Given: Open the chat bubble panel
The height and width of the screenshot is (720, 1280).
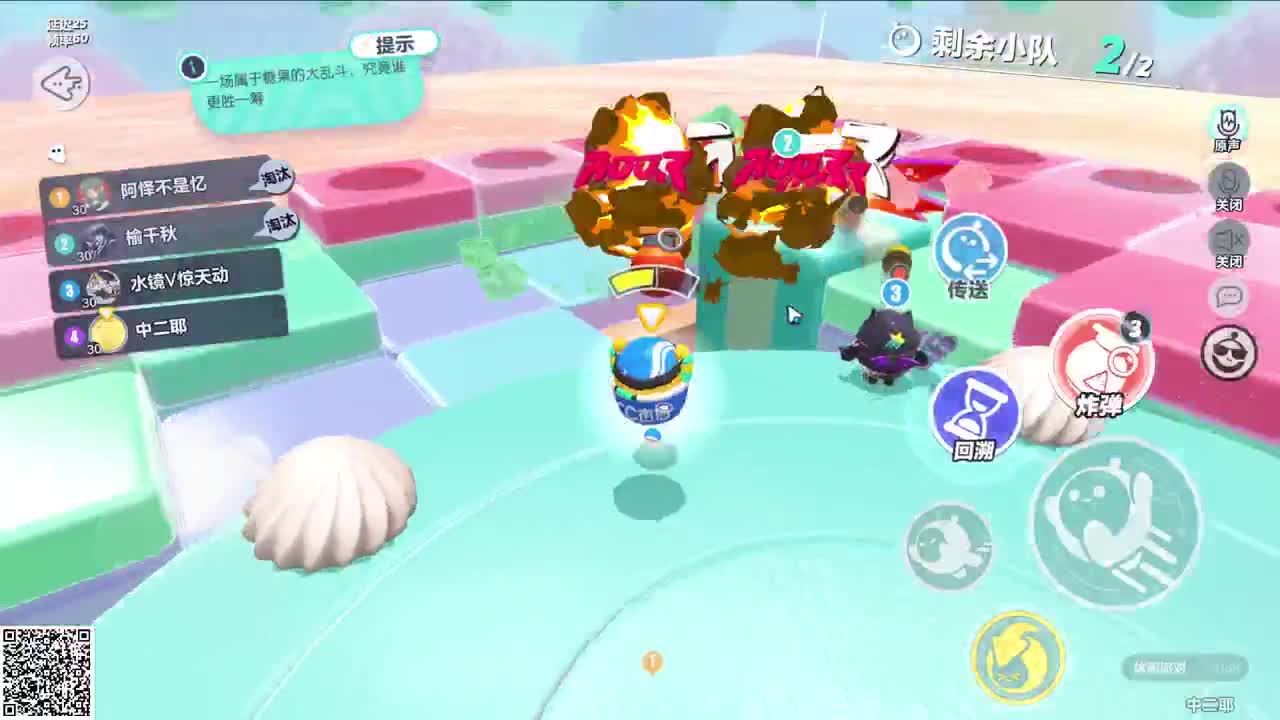Looking at the screenshot, I should (1227, 299).
